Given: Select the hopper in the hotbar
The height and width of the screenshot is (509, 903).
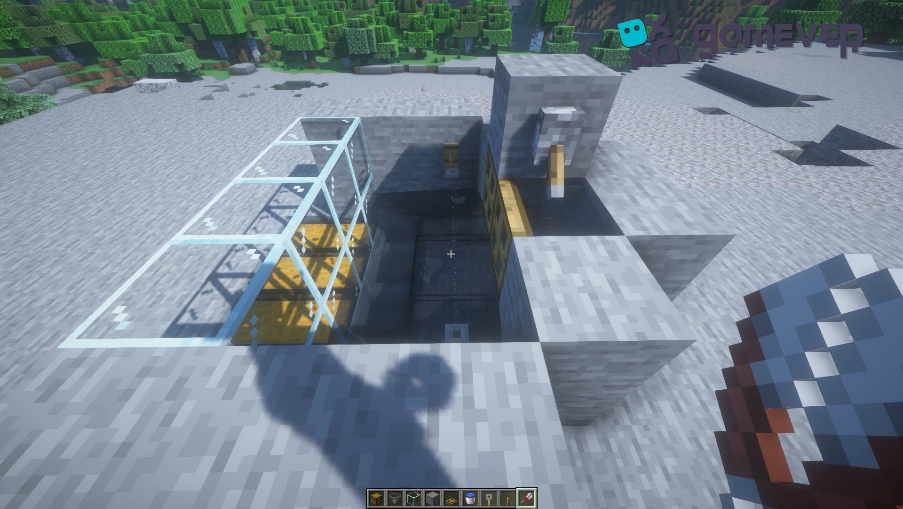Looking at the screenshot, I should click(395, 498).
